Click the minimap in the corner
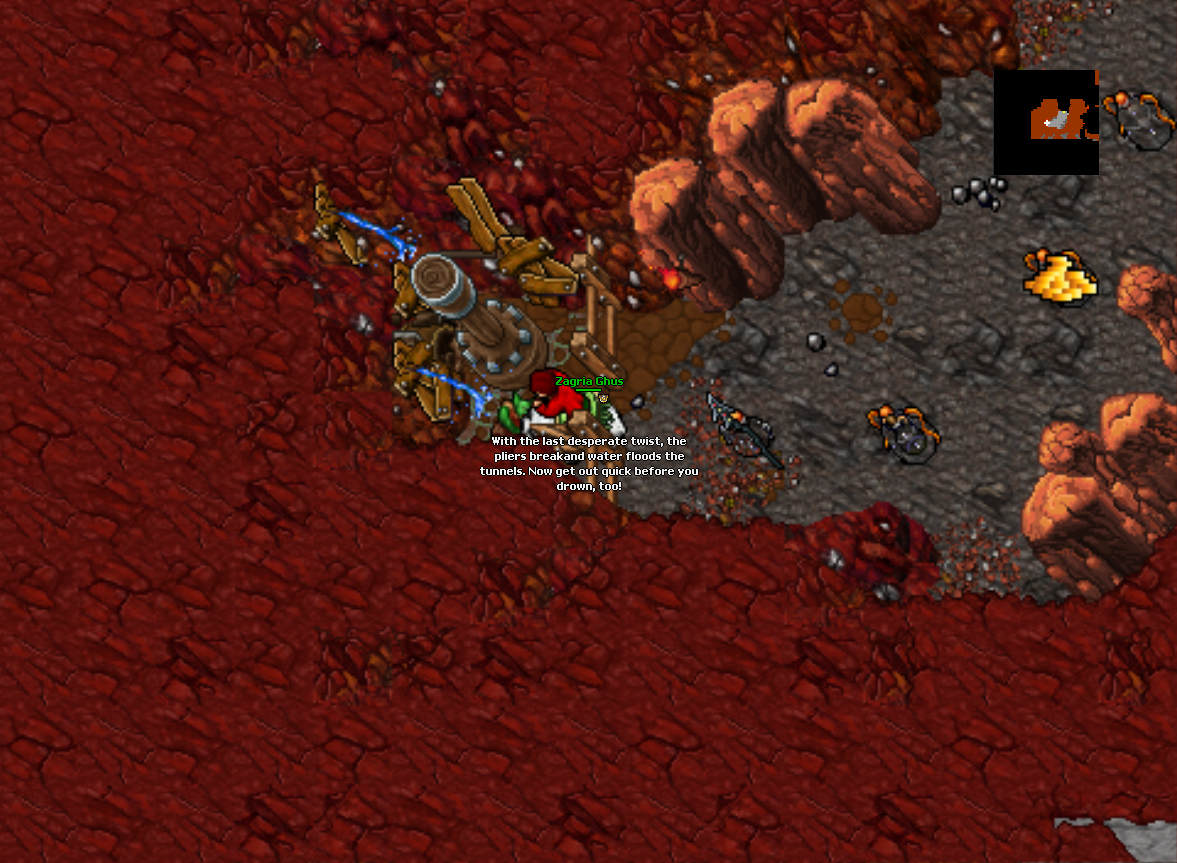 [x=1046, y=122]
